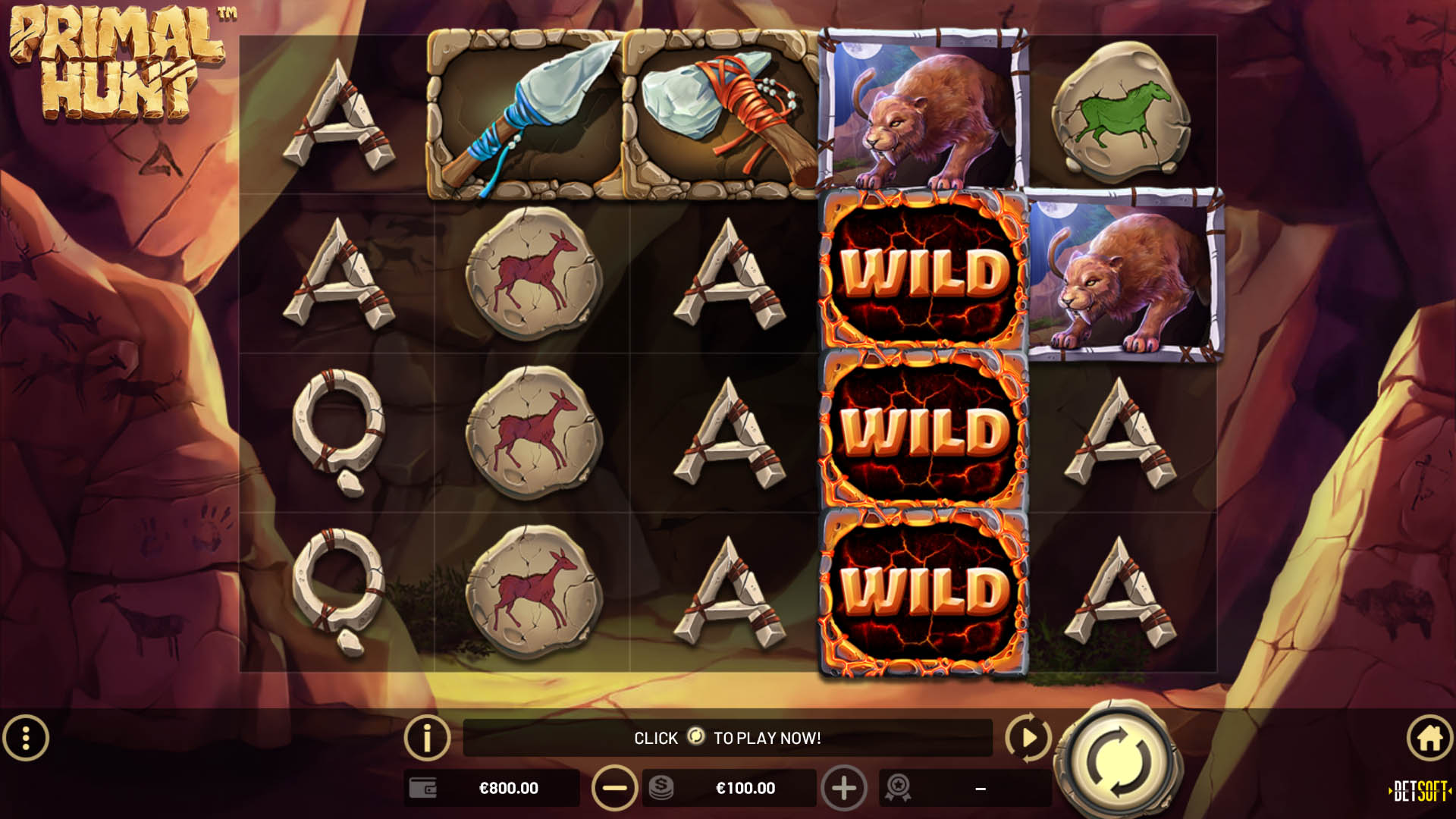The height and width of the screenshot is (819, 1456).
Task: Decrease the bet with the minus button
Action: (614, 788)
